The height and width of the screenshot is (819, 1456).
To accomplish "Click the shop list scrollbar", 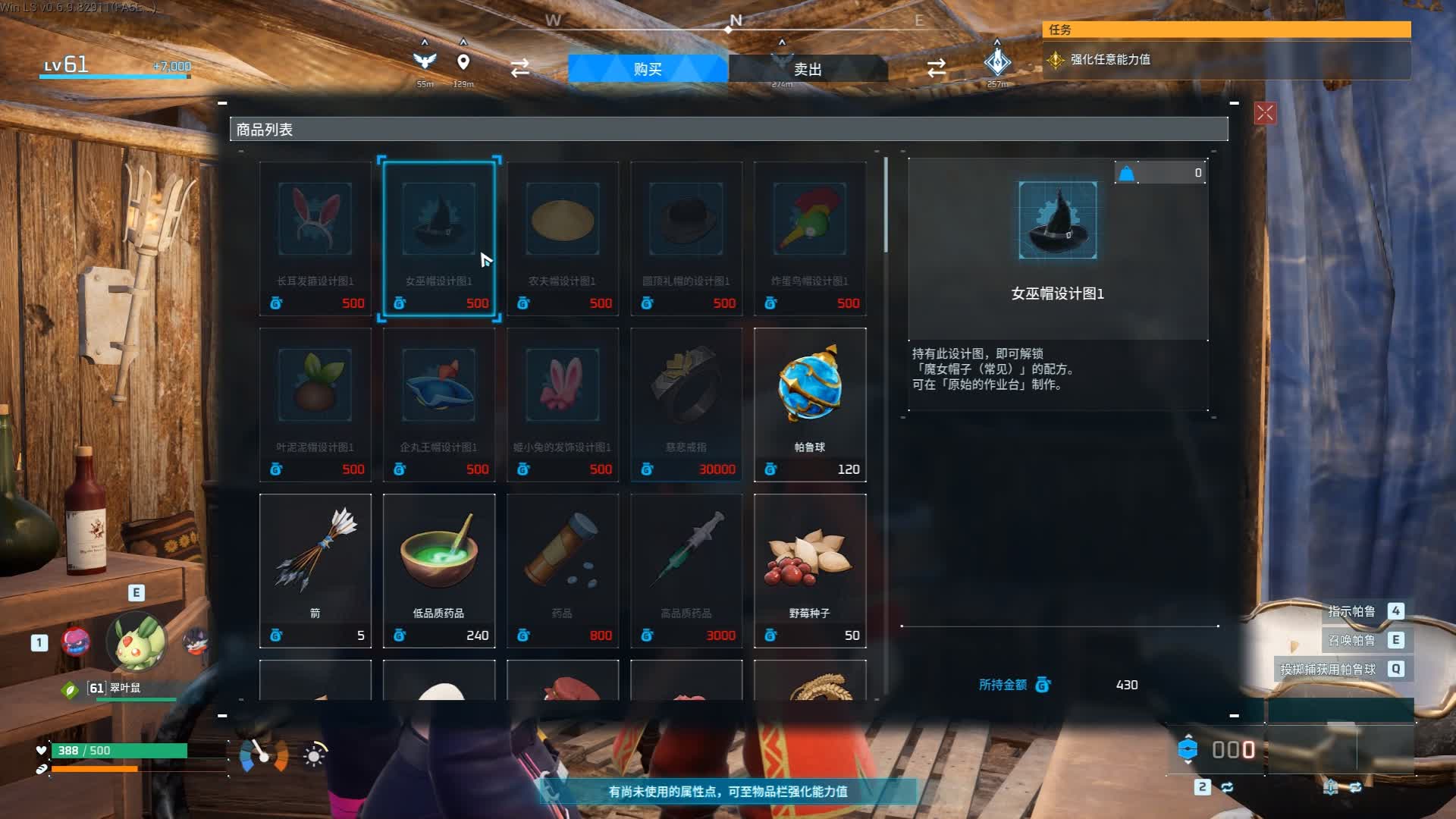I will click(885, 205).
